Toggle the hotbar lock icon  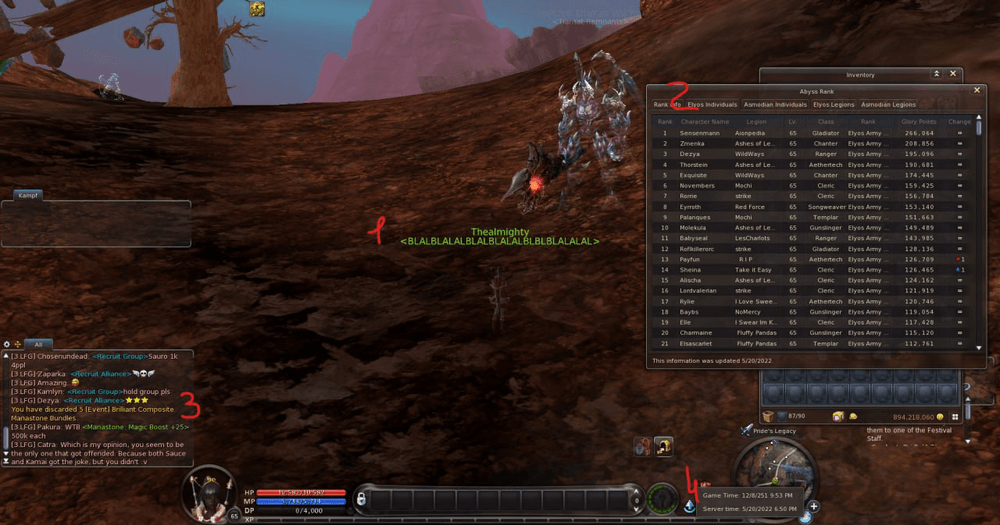(361, 498)
